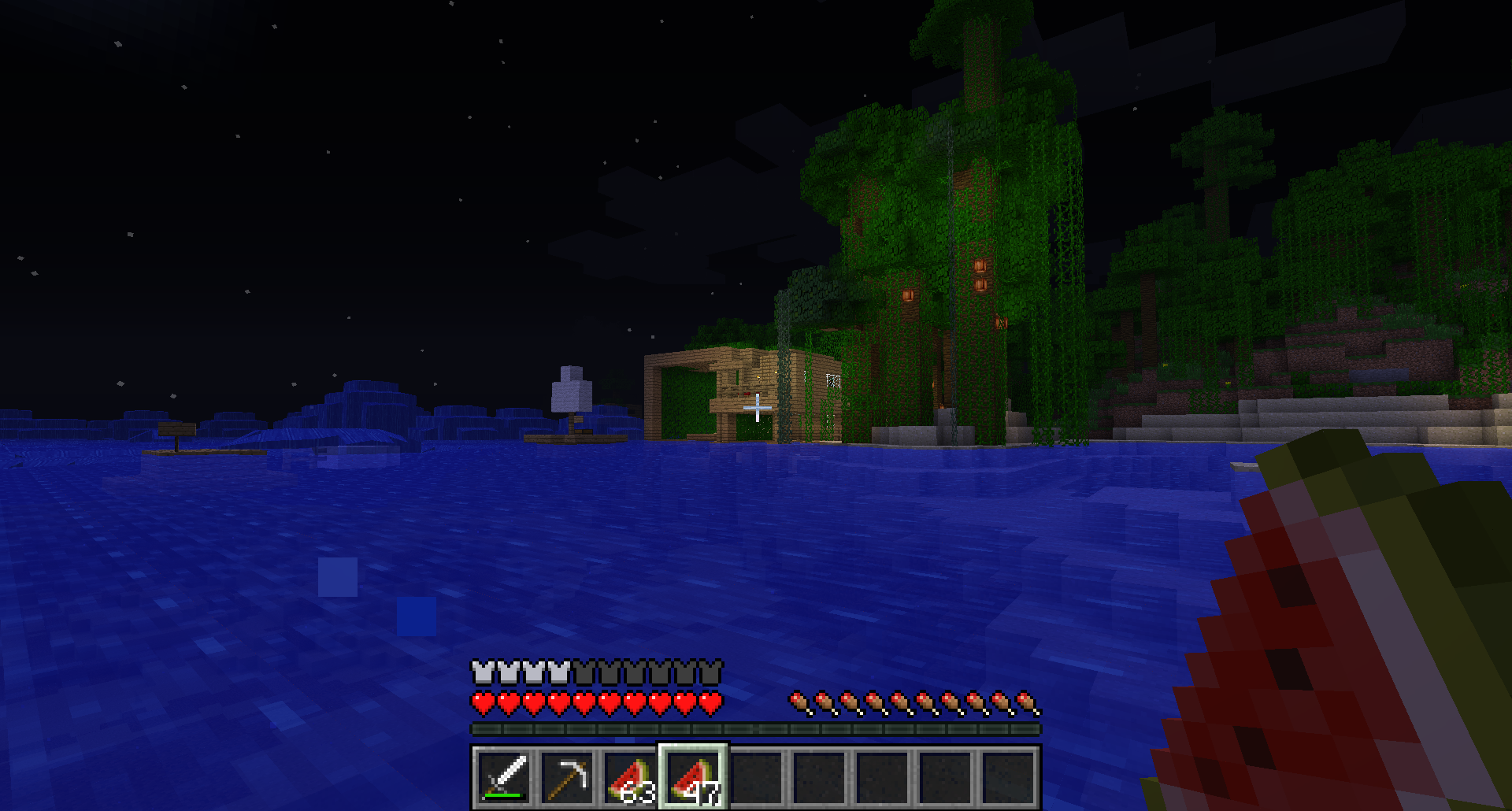Pick the melon slice stack of 63
The image size is (1512, 811).
630,776
